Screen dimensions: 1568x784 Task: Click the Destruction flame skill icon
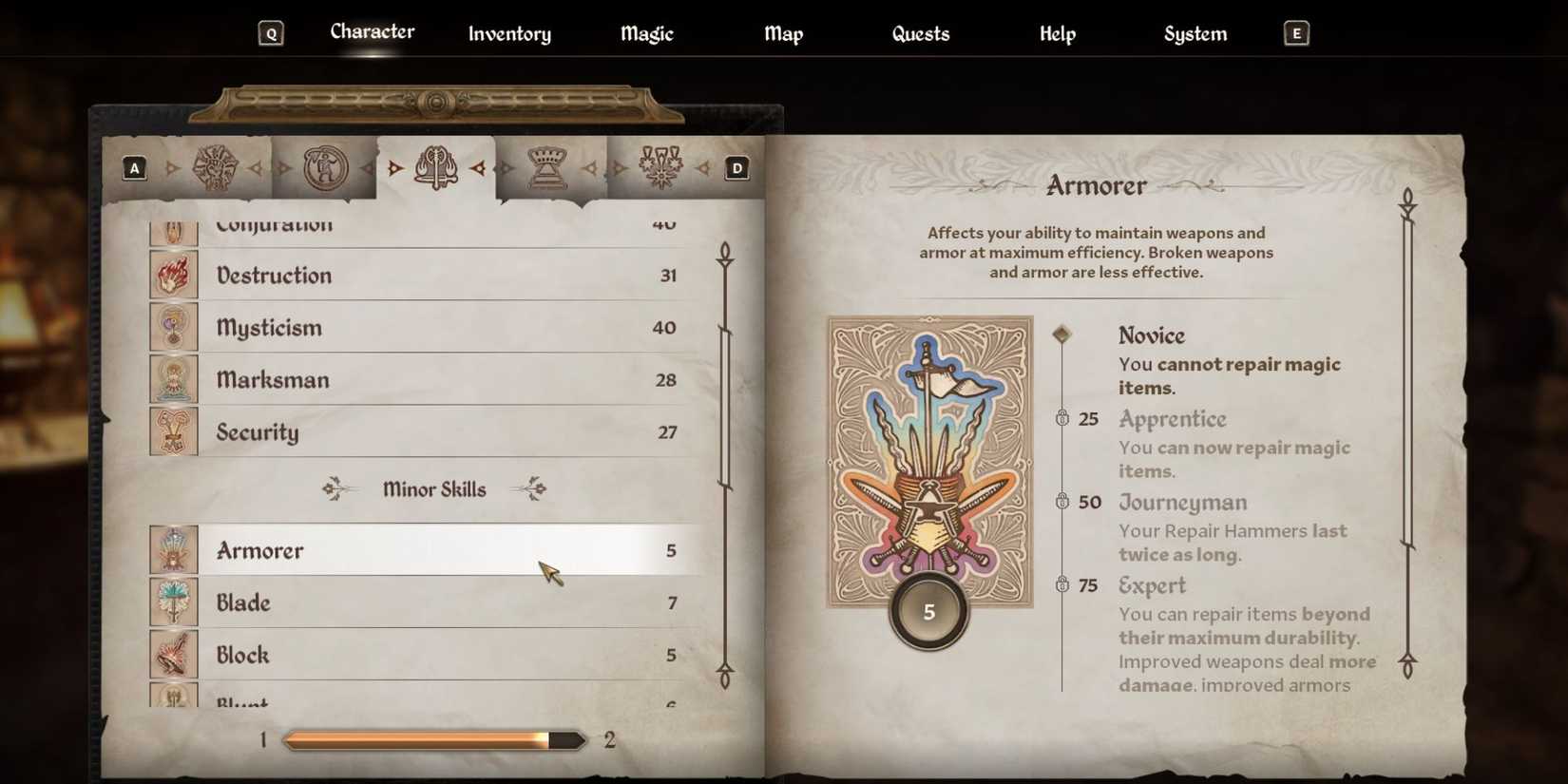click(174, 275)
